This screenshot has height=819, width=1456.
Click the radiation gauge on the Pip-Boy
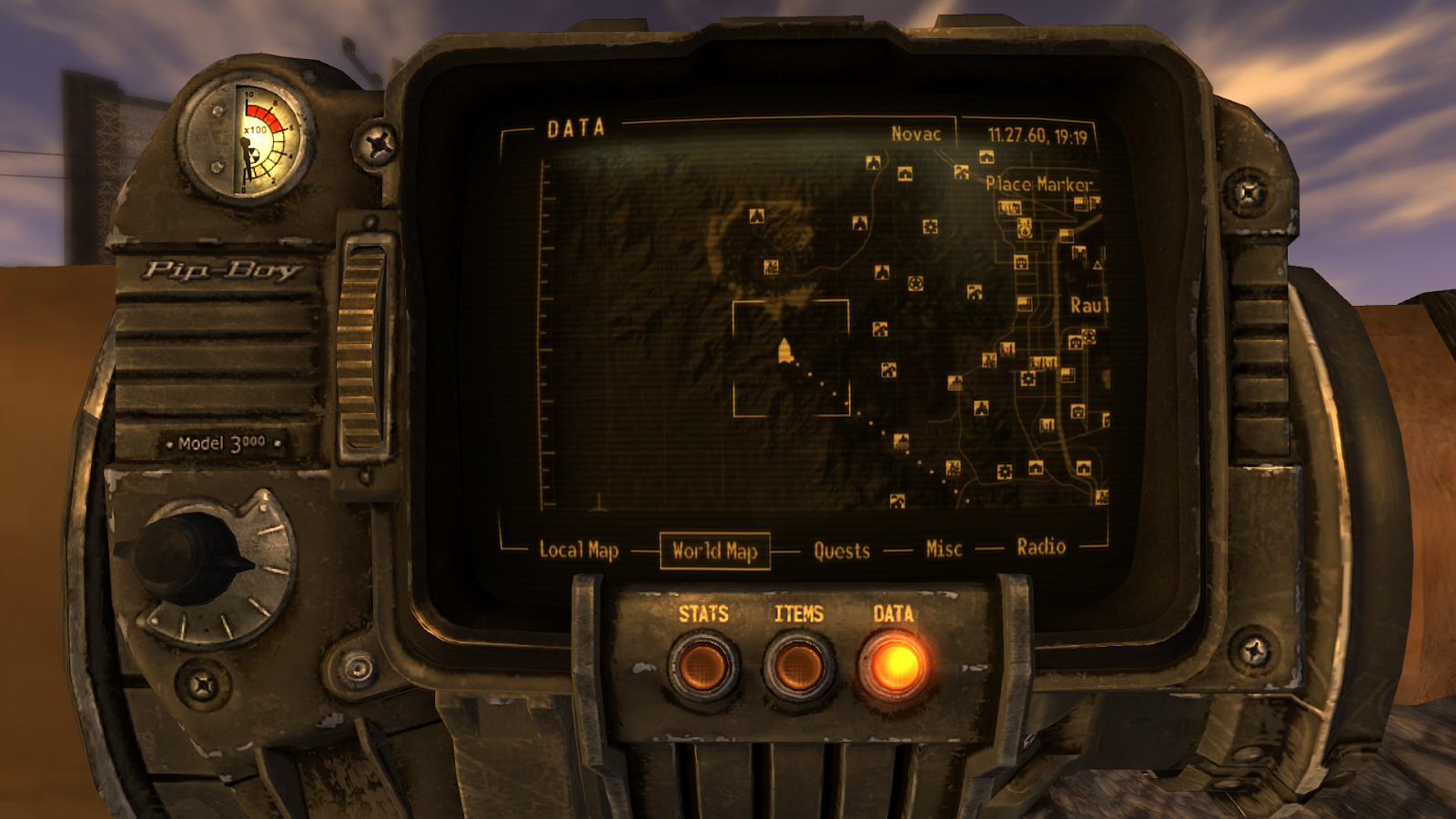[246, 136]
